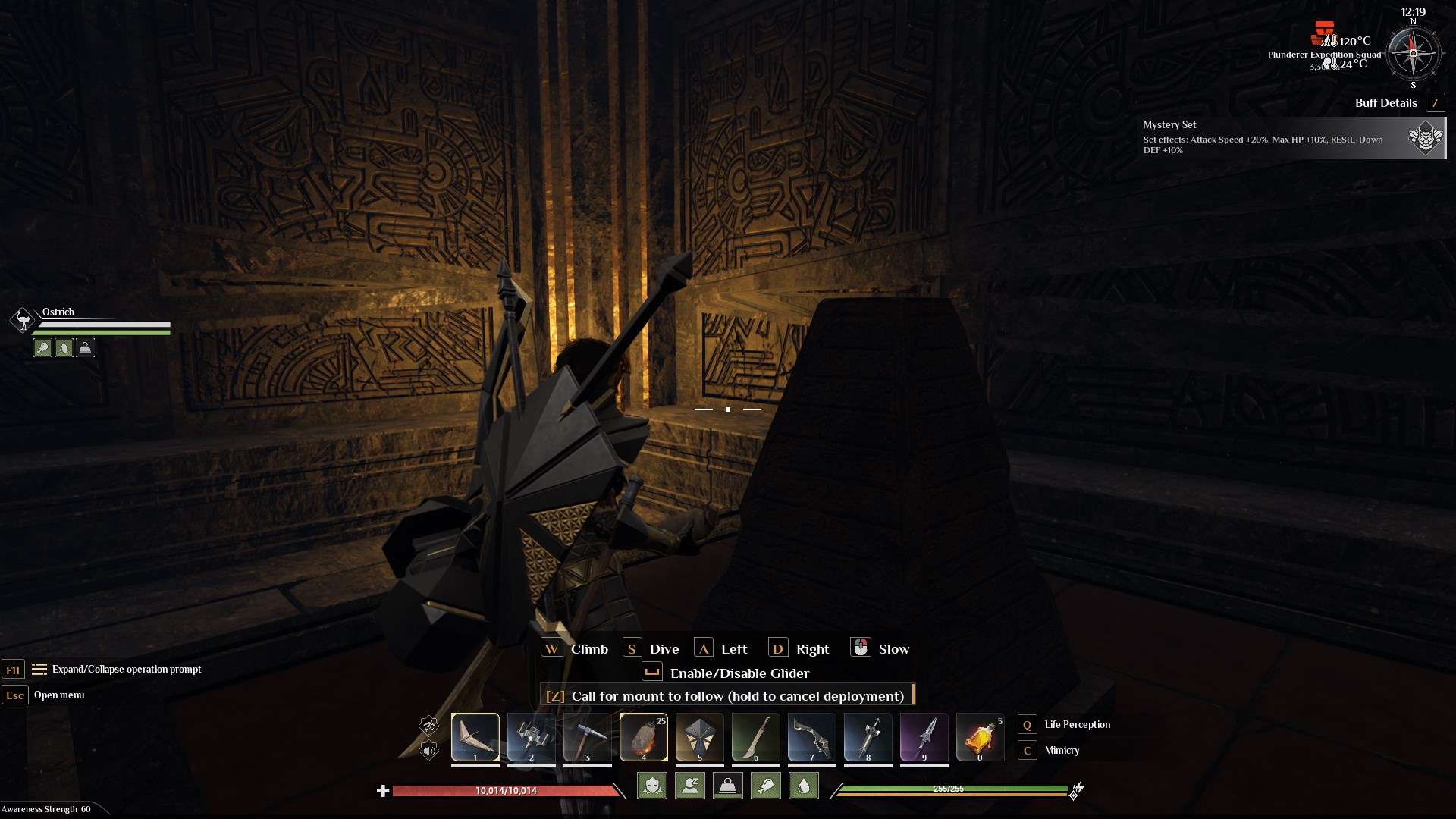Select the glider in hotbar slot 1
The height and width of the screenshot is (819, 1456).
(475, 736)
